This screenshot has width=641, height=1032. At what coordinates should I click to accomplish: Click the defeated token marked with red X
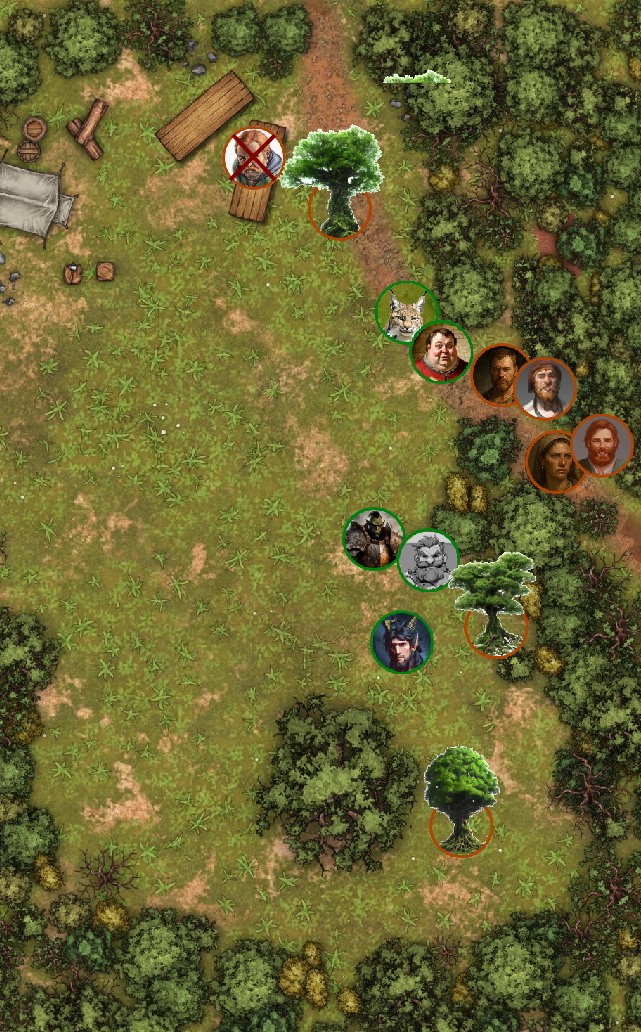point(253,158)
